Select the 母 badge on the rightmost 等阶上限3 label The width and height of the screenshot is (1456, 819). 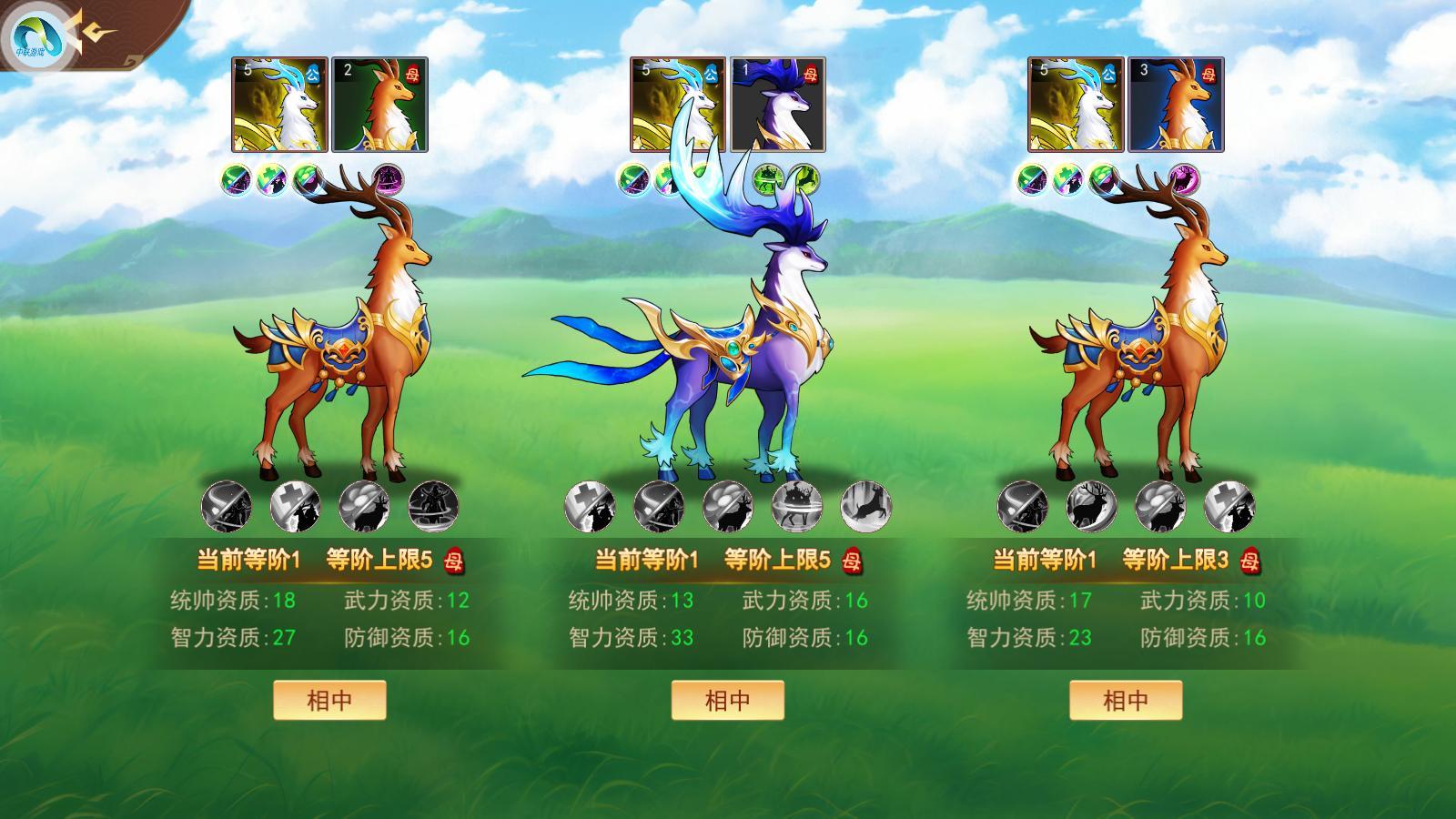[1251, 562]
